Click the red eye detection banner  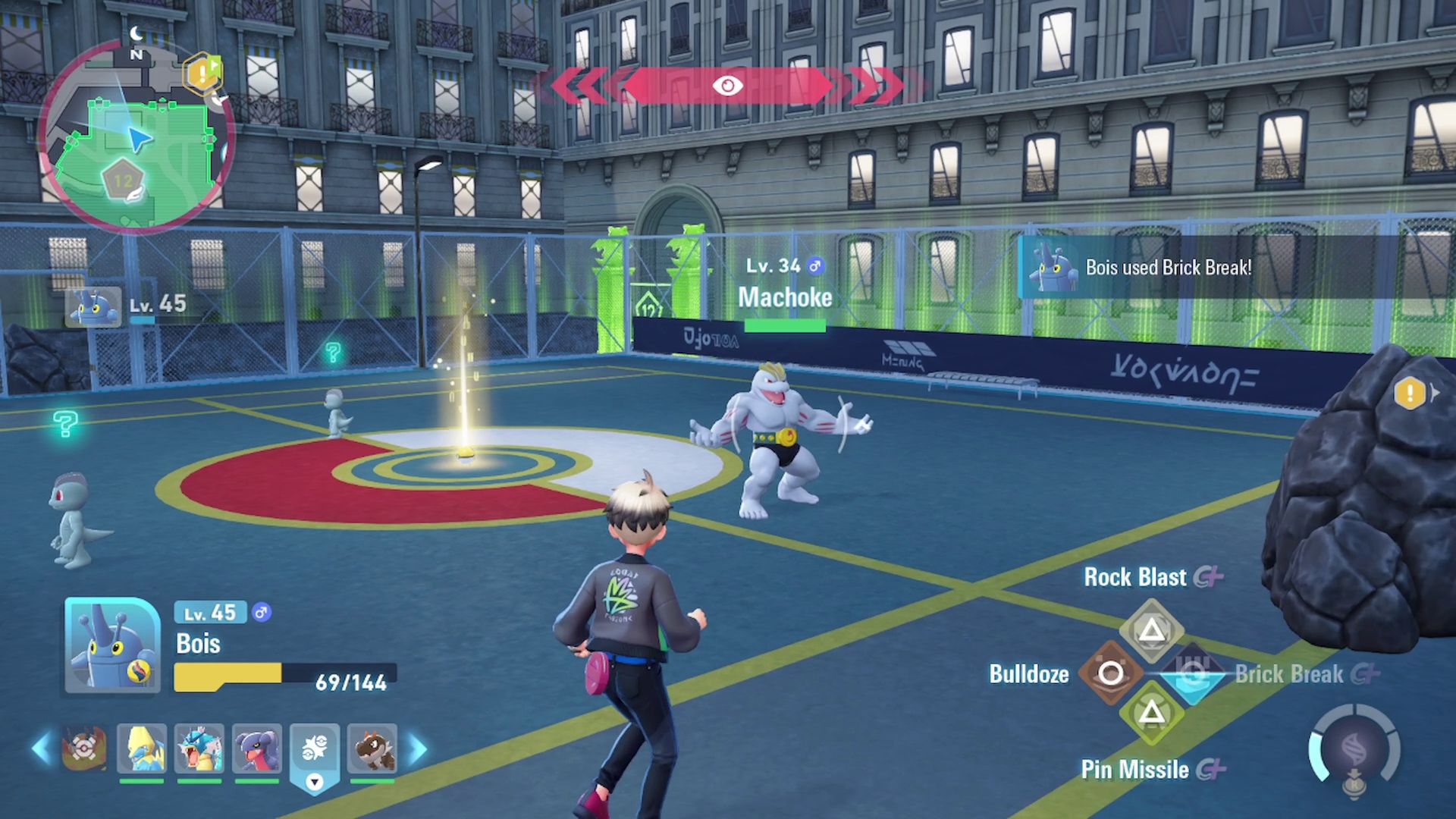click(x=727, y=85)
